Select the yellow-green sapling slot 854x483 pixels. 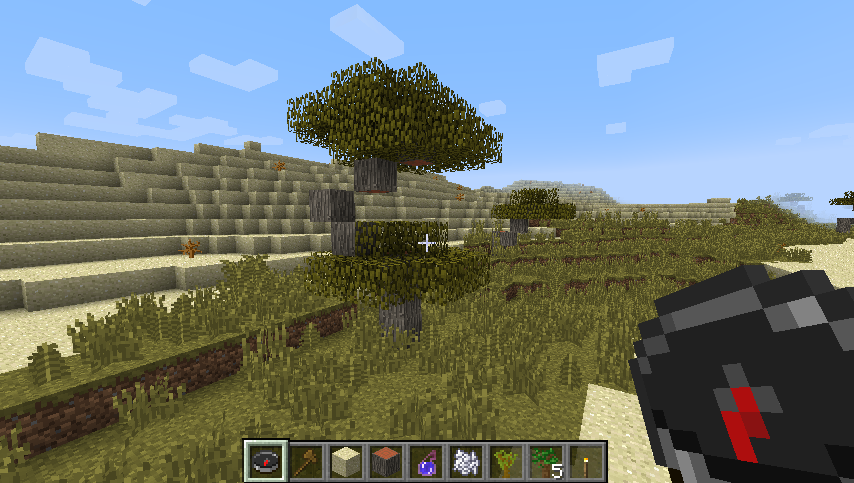click(506, 461)
